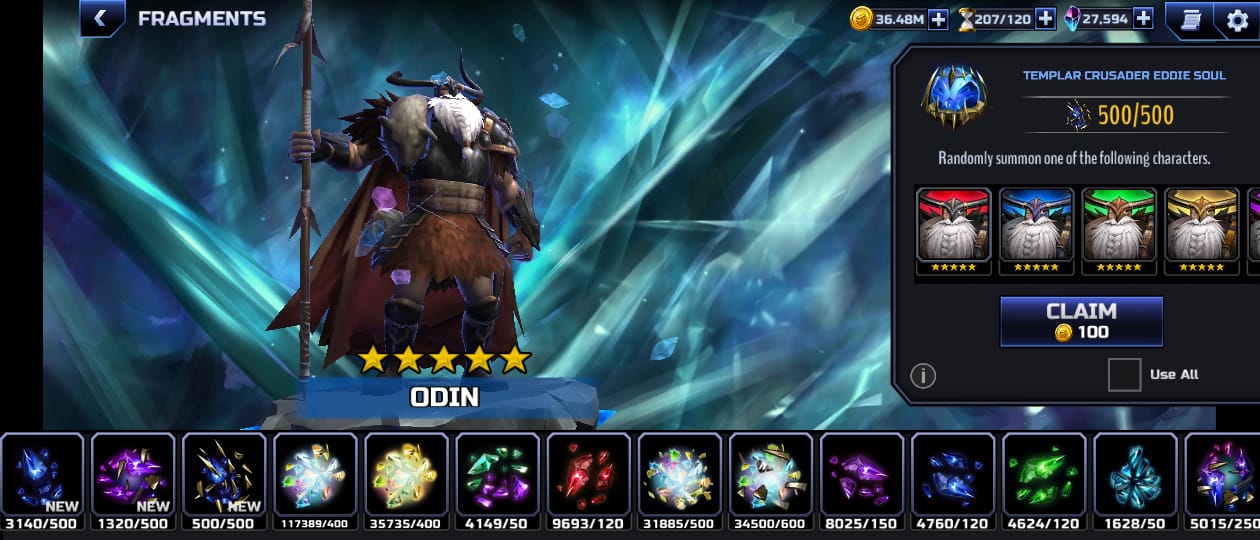The height and width of the screenshot is (540, 1260).
Task: Choose the cyan fragment slot with 1628/50
Action: 1135,474
